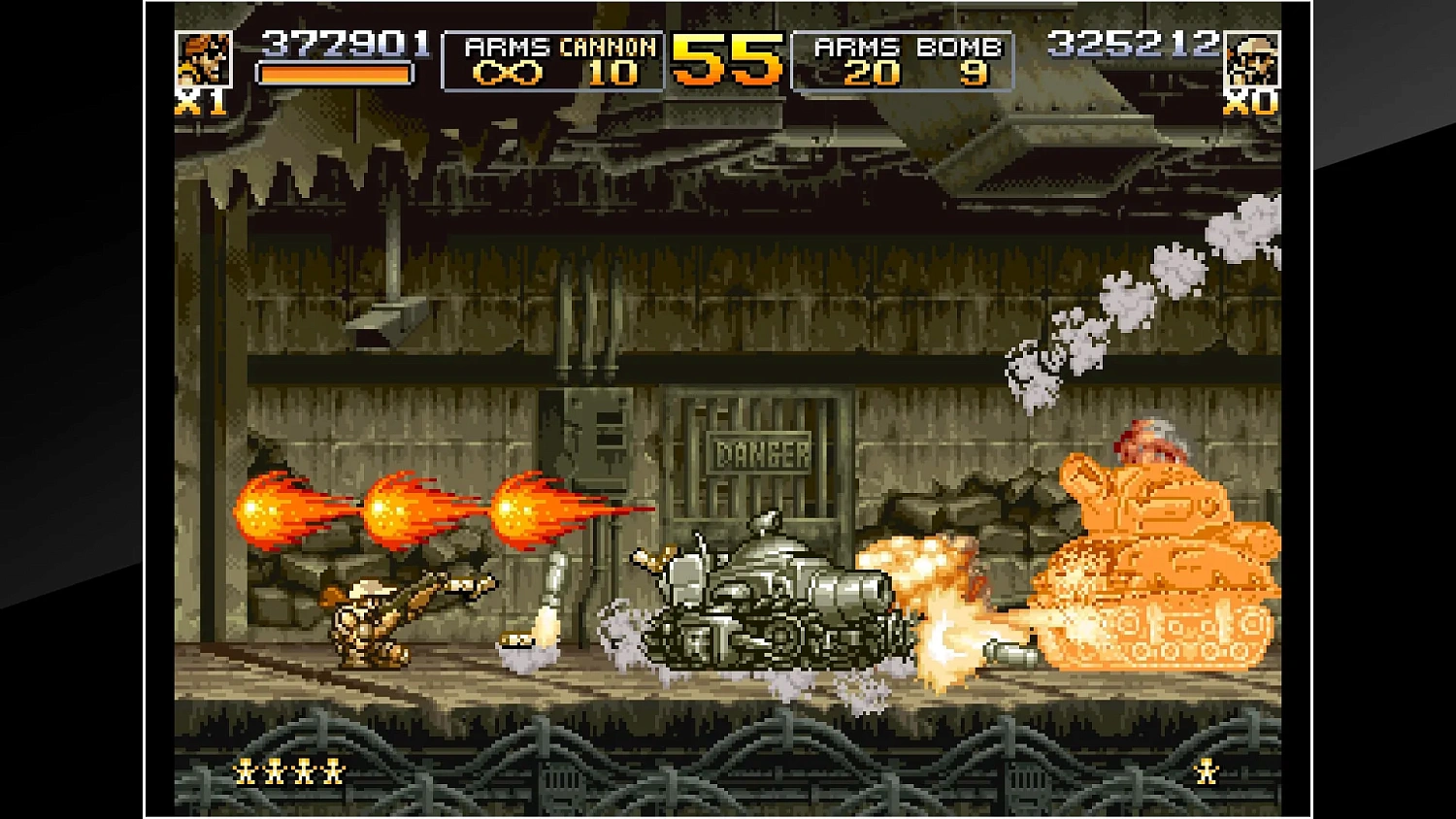The image size is (1456, 819).
Task: Click the X1 lives indicator for Player 1
Action: pos(199,101)
